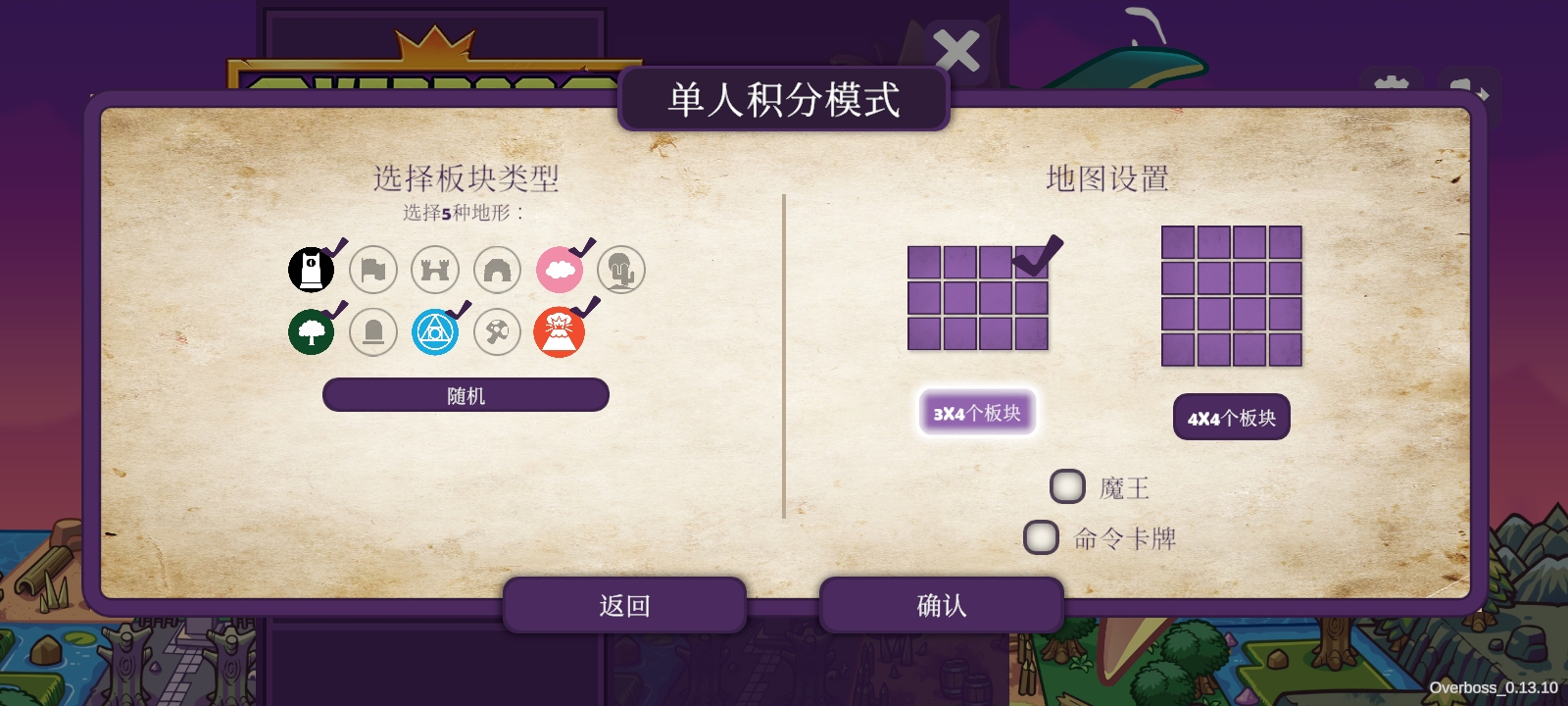
Task: Deselect the green tree terrain
Action: [x=311, y=331]
